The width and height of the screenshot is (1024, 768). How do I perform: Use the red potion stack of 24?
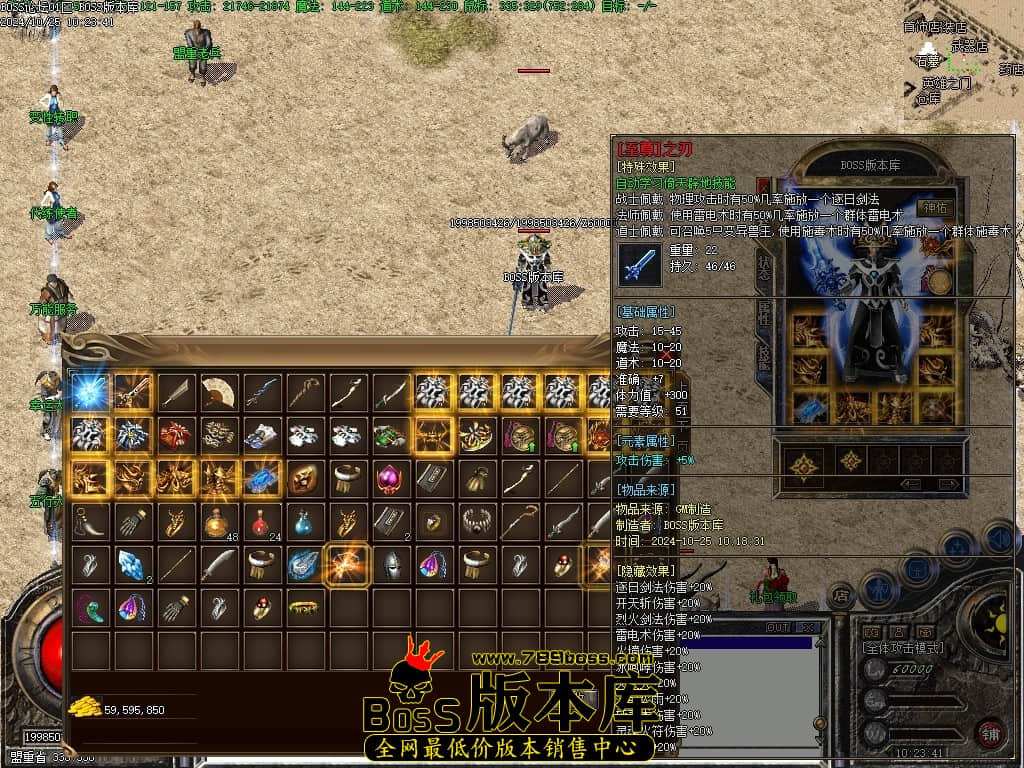coord(262,521)
